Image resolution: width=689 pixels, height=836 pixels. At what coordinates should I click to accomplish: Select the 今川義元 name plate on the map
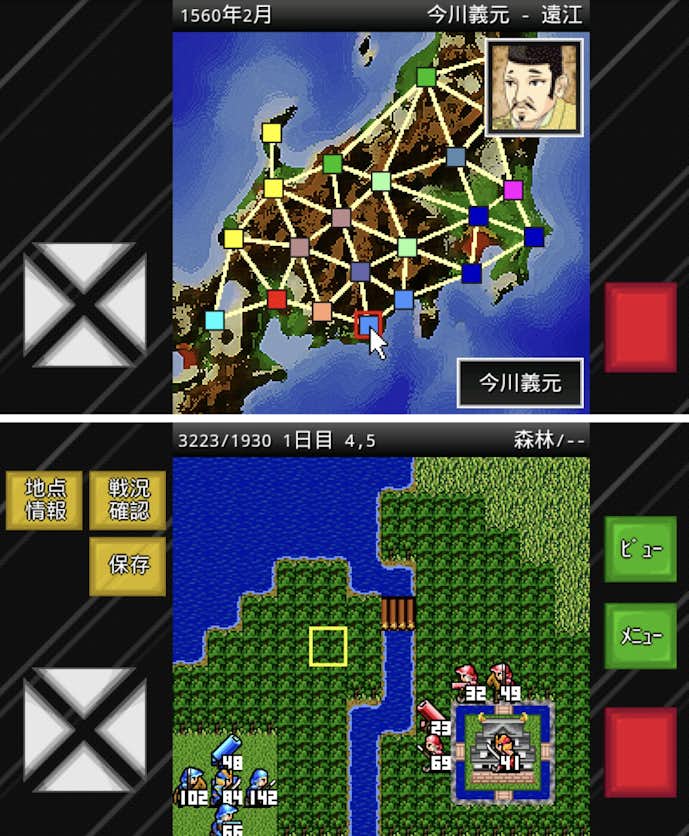[x=520, y=382]
